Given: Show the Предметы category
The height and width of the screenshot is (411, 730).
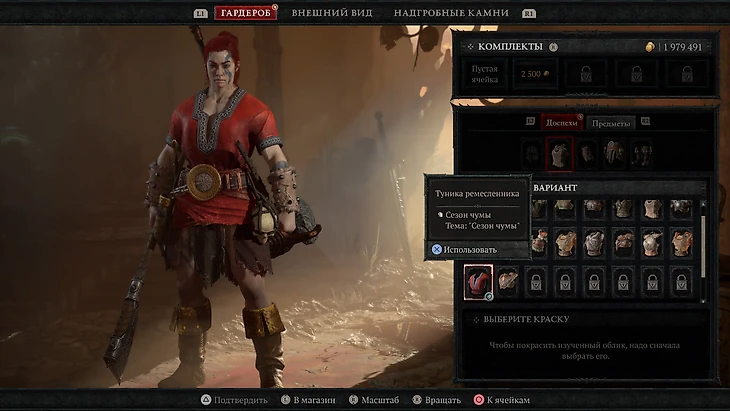Looking at the screenshot, I should 609,122.
